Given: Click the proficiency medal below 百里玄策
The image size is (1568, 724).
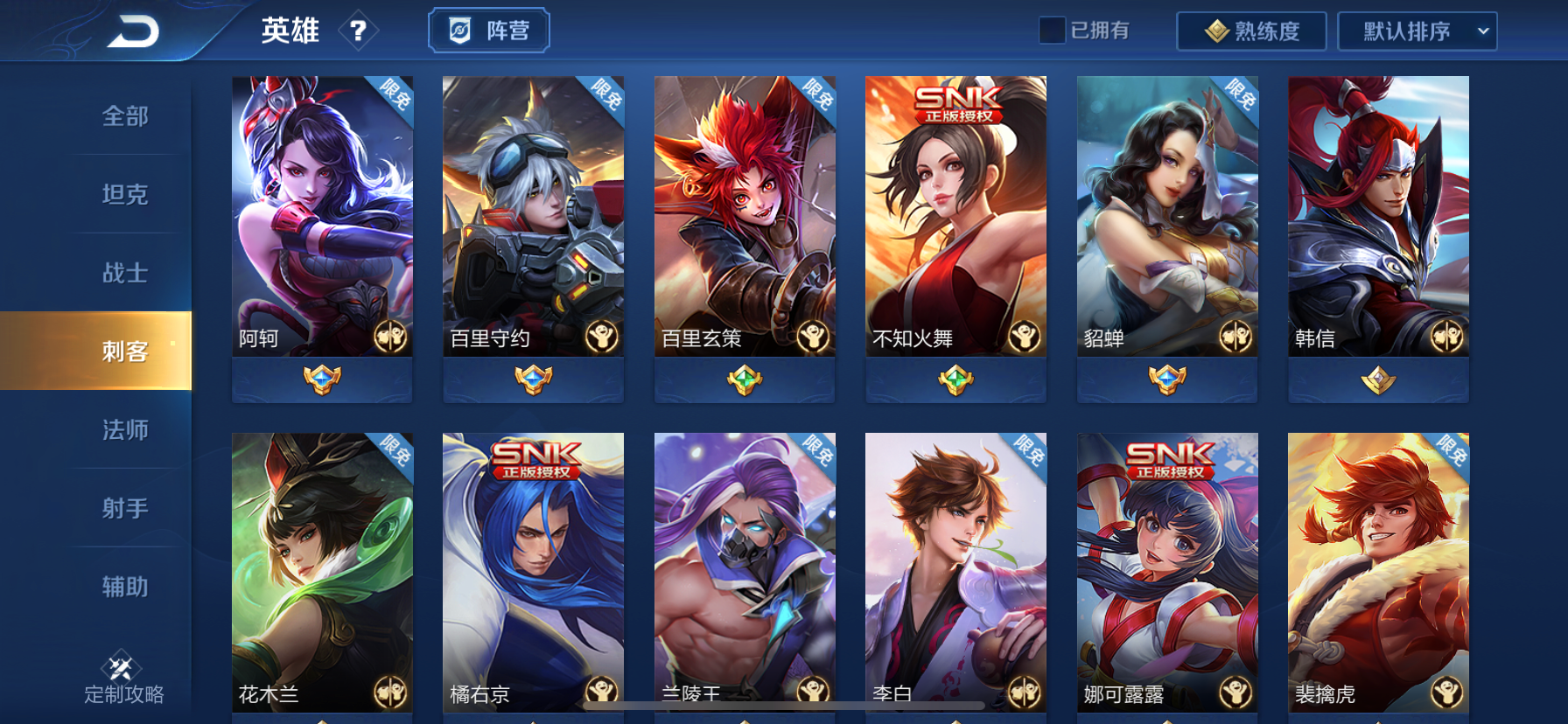Looking at the screenshot, I should [x=744, y=380].
